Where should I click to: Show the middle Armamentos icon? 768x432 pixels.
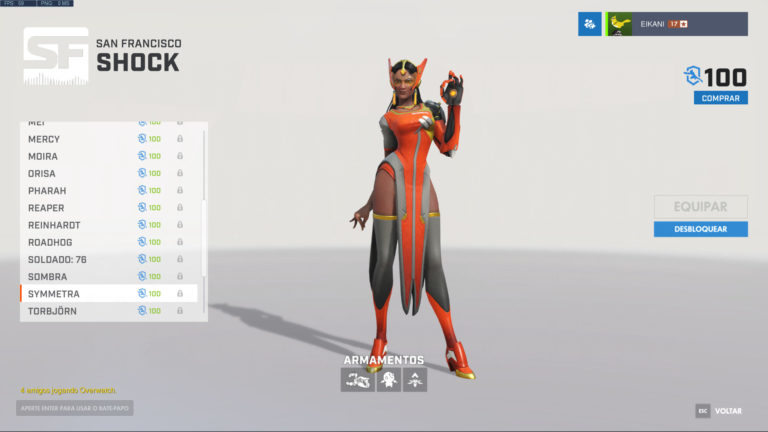pos(388,379)
